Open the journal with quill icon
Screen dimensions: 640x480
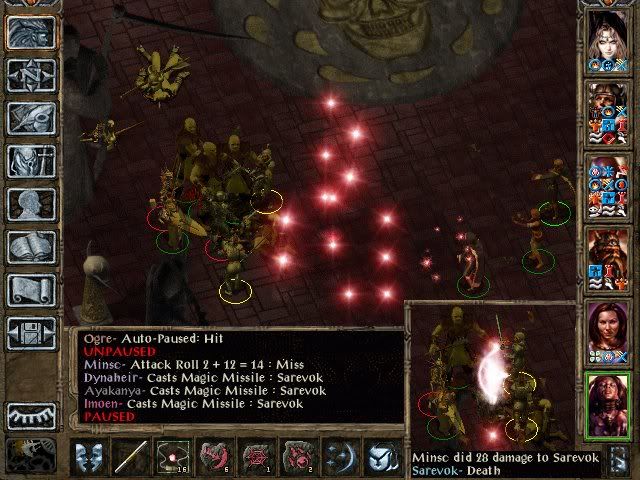[x=31, y=117]
